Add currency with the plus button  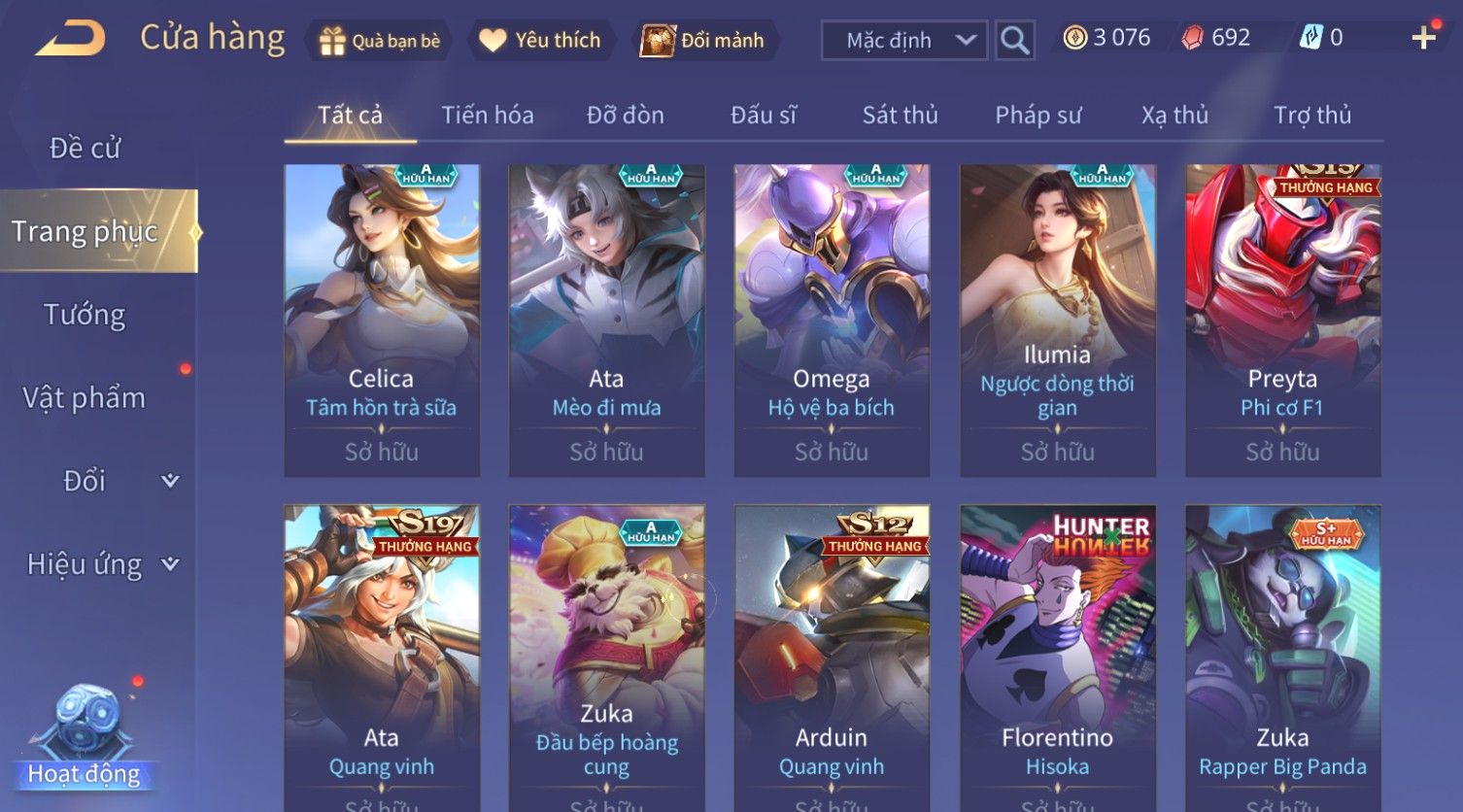(x=1423, y=38)
